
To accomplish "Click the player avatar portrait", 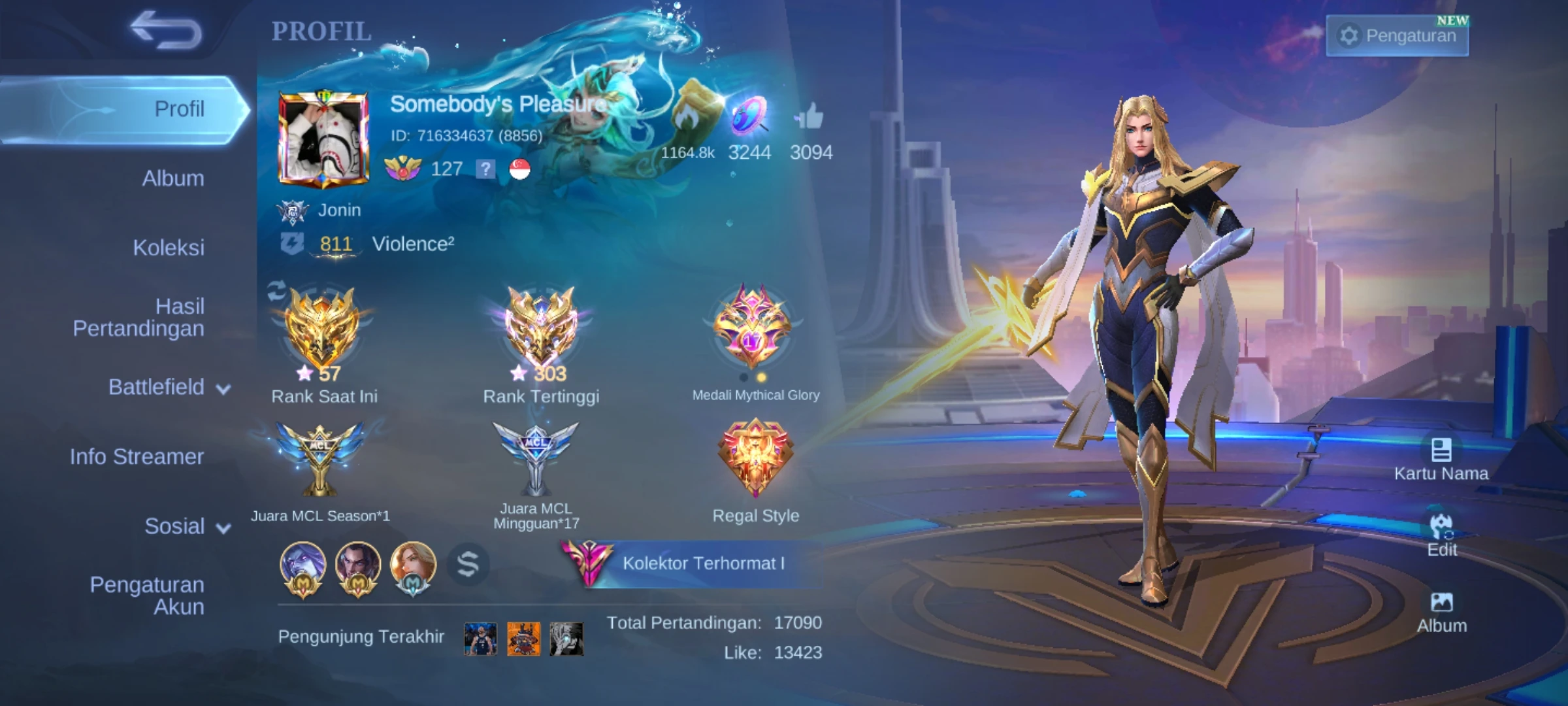I will (323, 138).
